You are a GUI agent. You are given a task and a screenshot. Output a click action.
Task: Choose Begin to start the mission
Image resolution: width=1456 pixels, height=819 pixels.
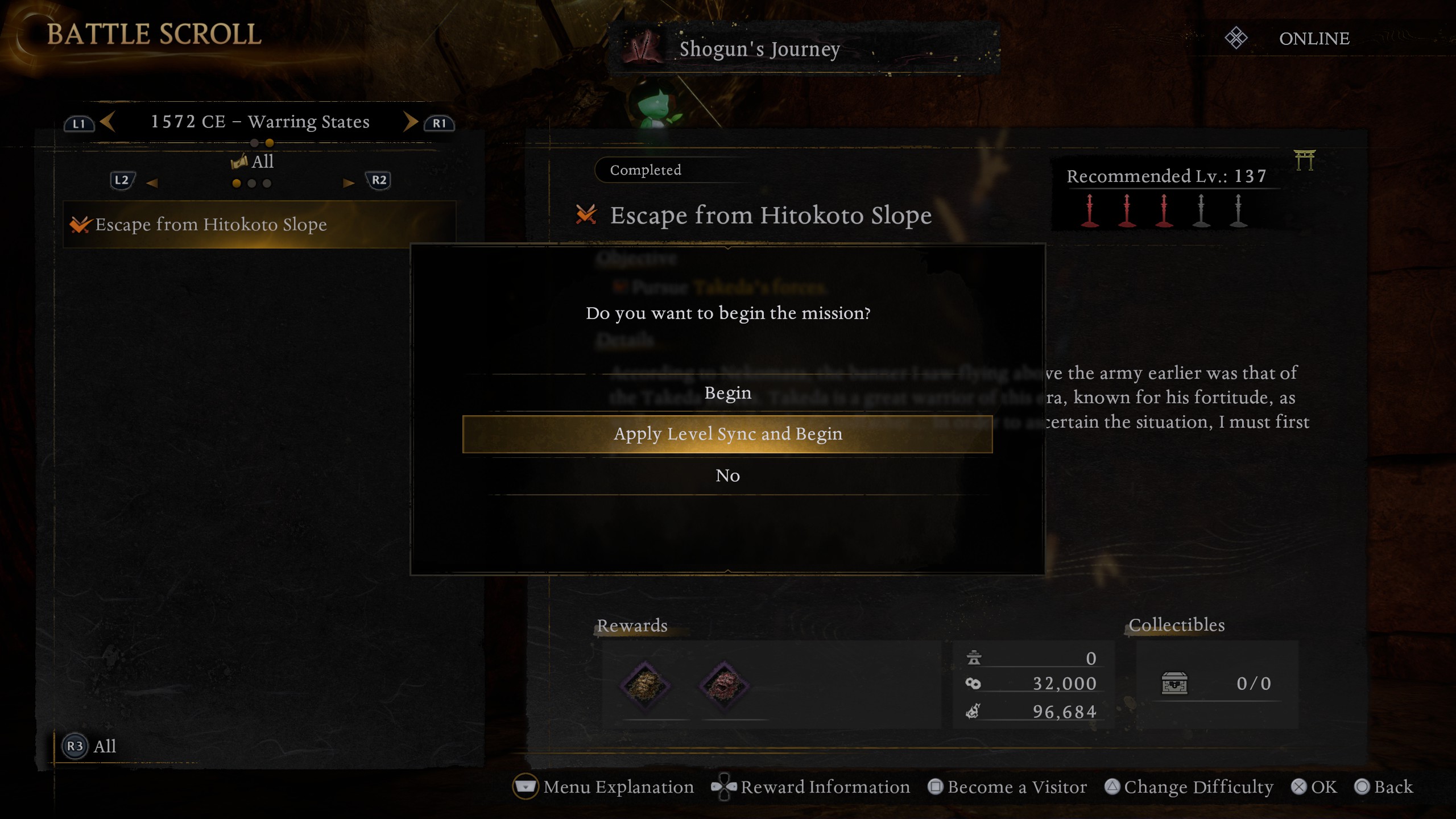tap(727, 393)
